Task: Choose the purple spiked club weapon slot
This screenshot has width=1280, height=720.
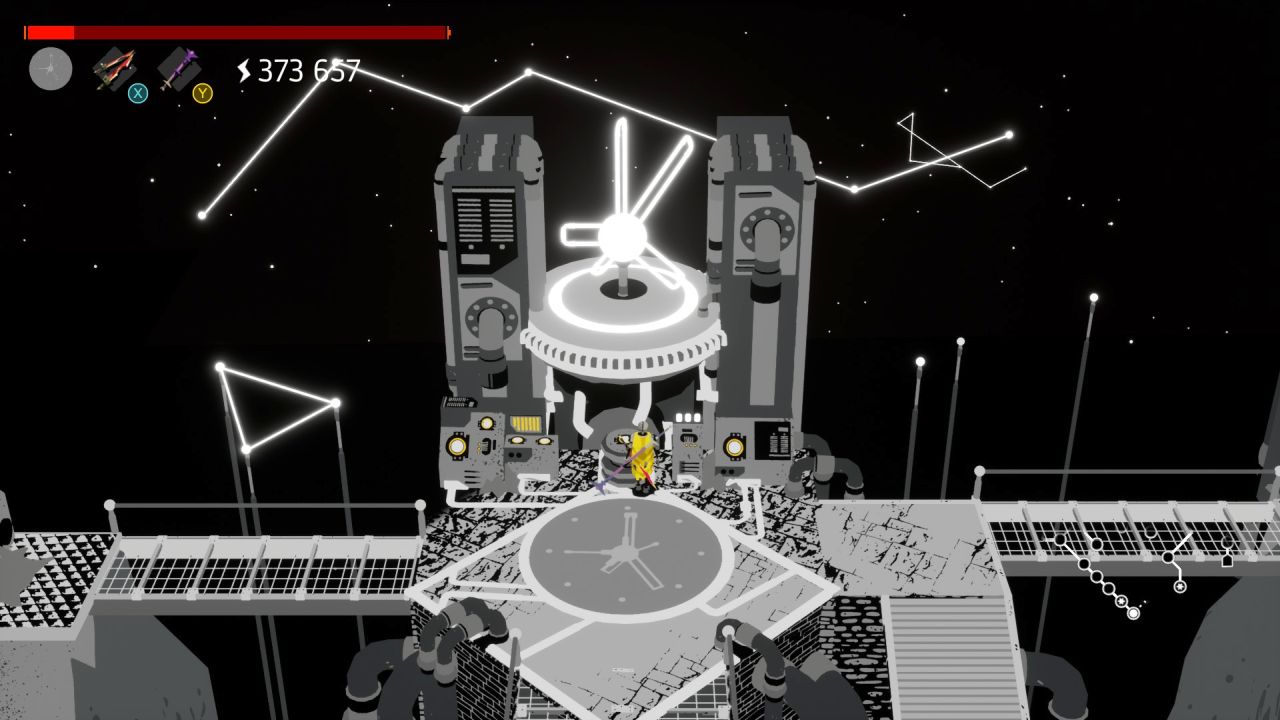Action: 178,69
